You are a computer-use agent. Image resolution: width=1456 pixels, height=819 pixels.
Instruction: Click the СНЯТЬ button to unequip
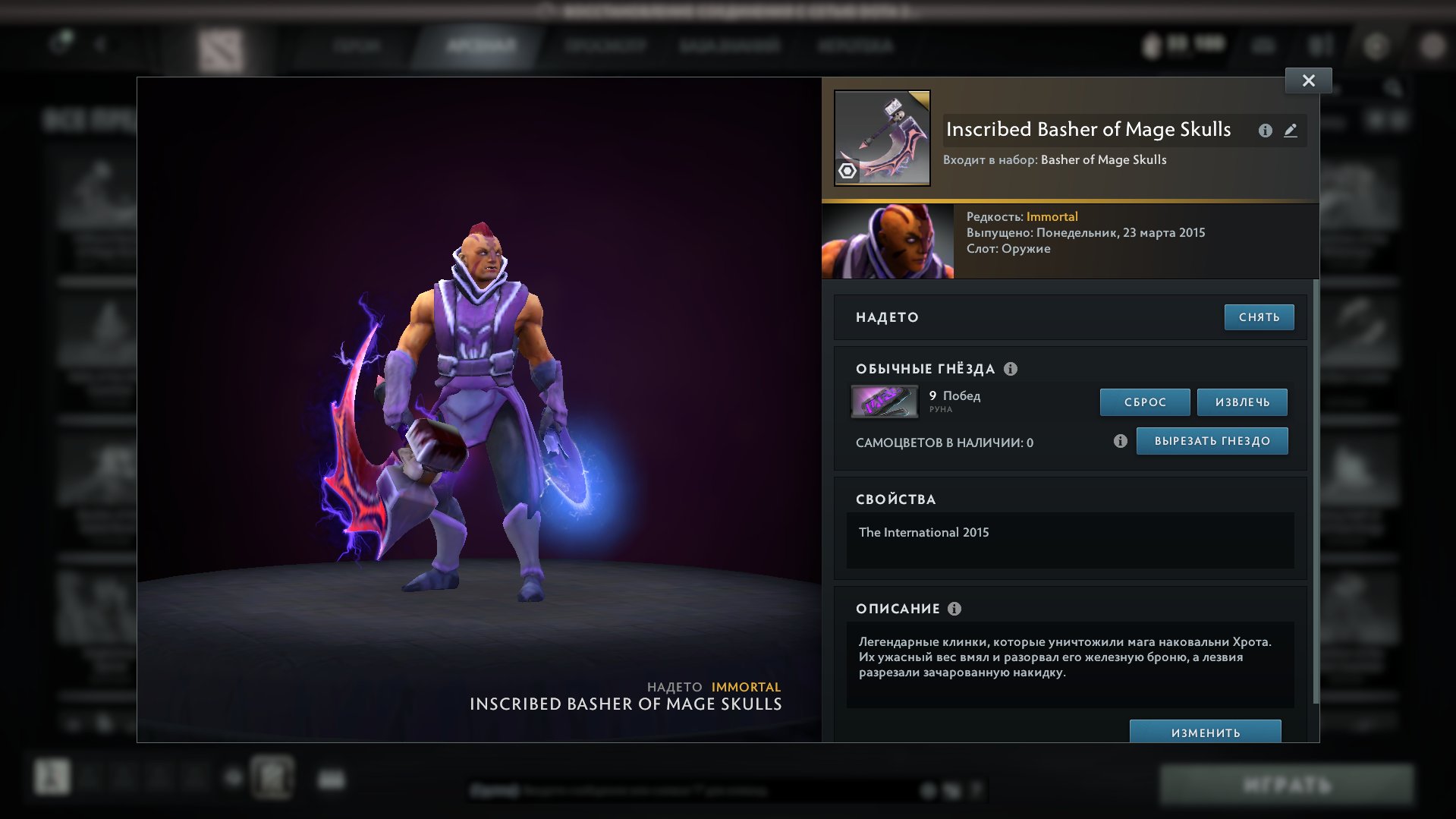tap(1259, 317)
